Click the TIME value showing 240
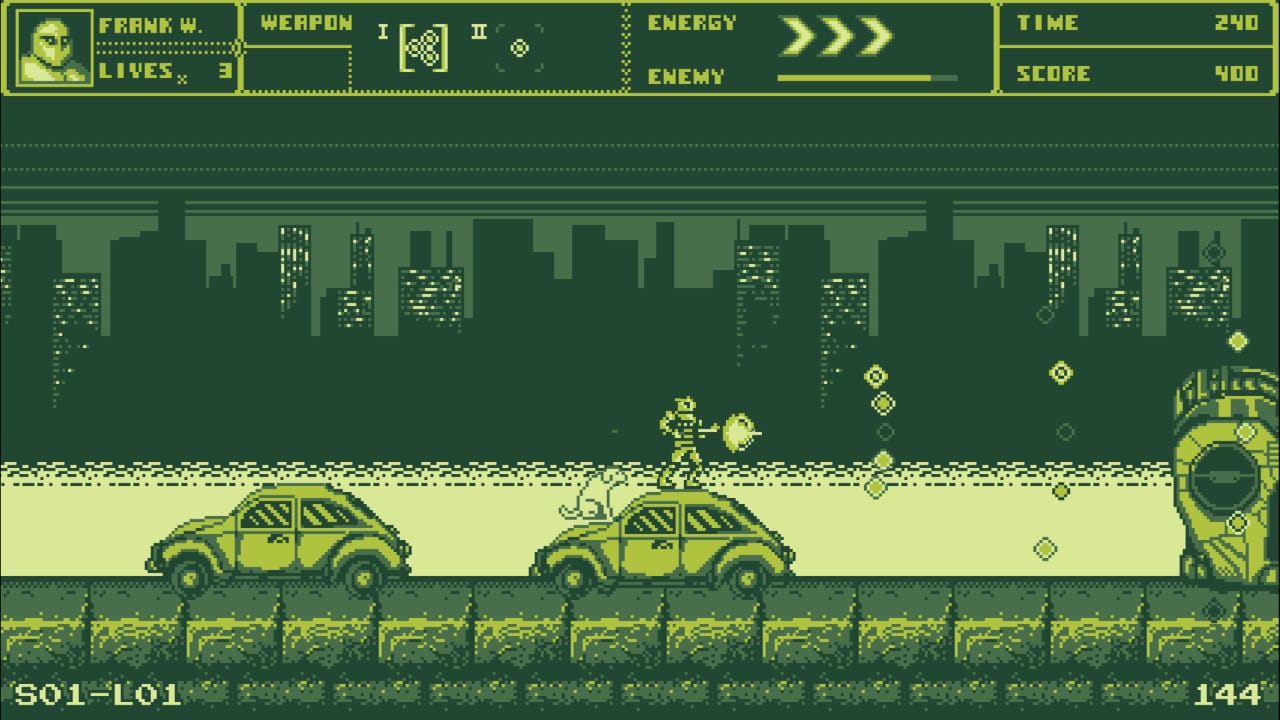1280x720 pixels. coord(1238,23)
